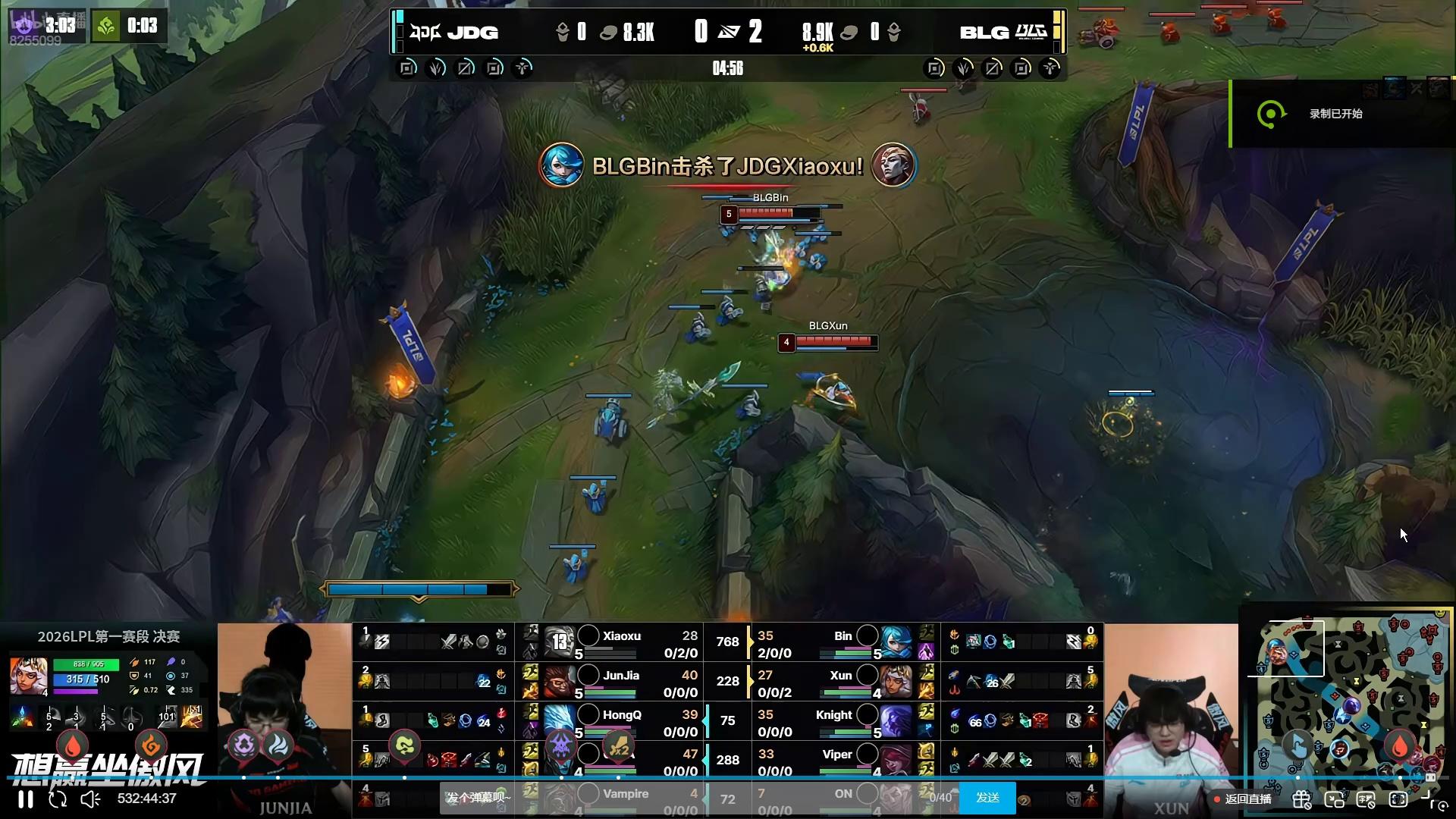The height and width of the screenshot is (819, 1456).
Task: Pause the video playback
Action: pos(26,799)
